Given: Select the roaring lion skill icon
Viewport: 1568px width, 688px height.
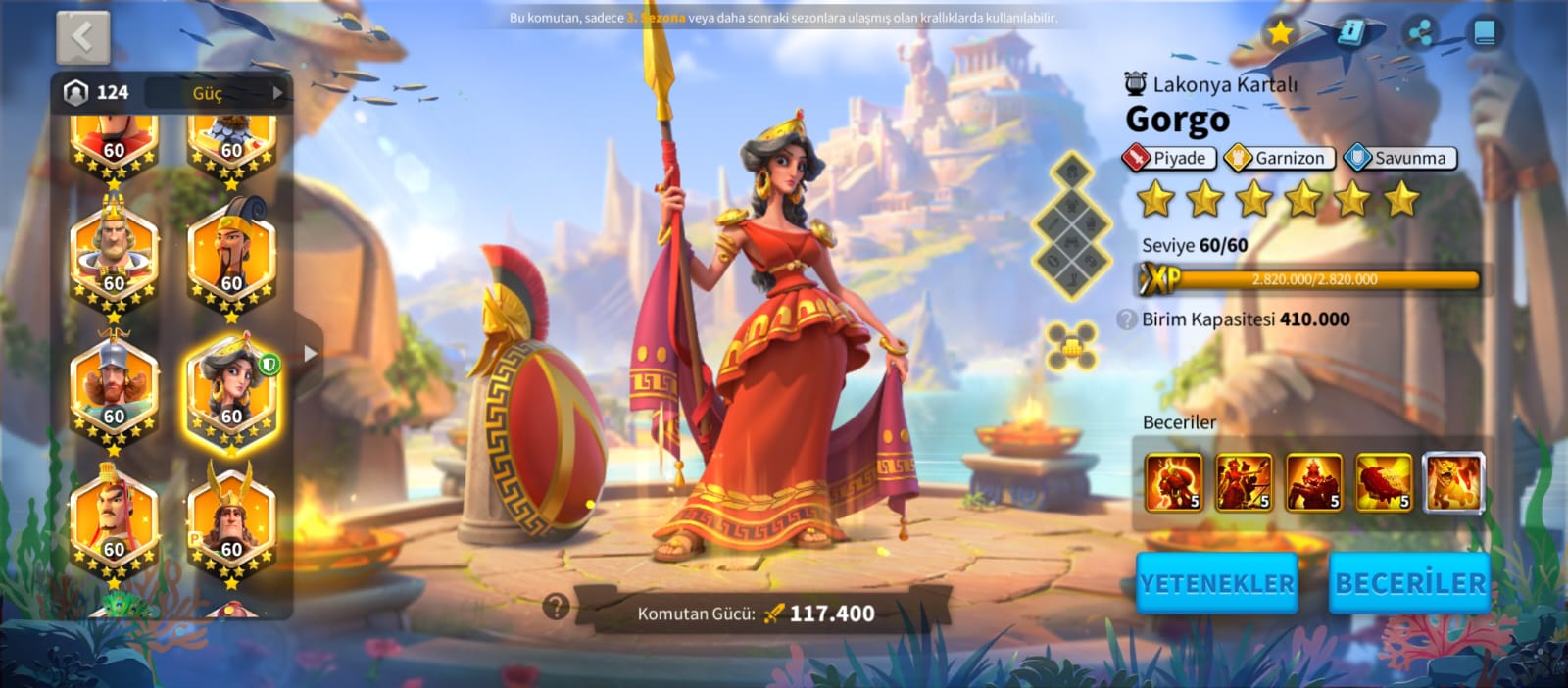Looking at the screenshot, I should tap(1453, 483).
